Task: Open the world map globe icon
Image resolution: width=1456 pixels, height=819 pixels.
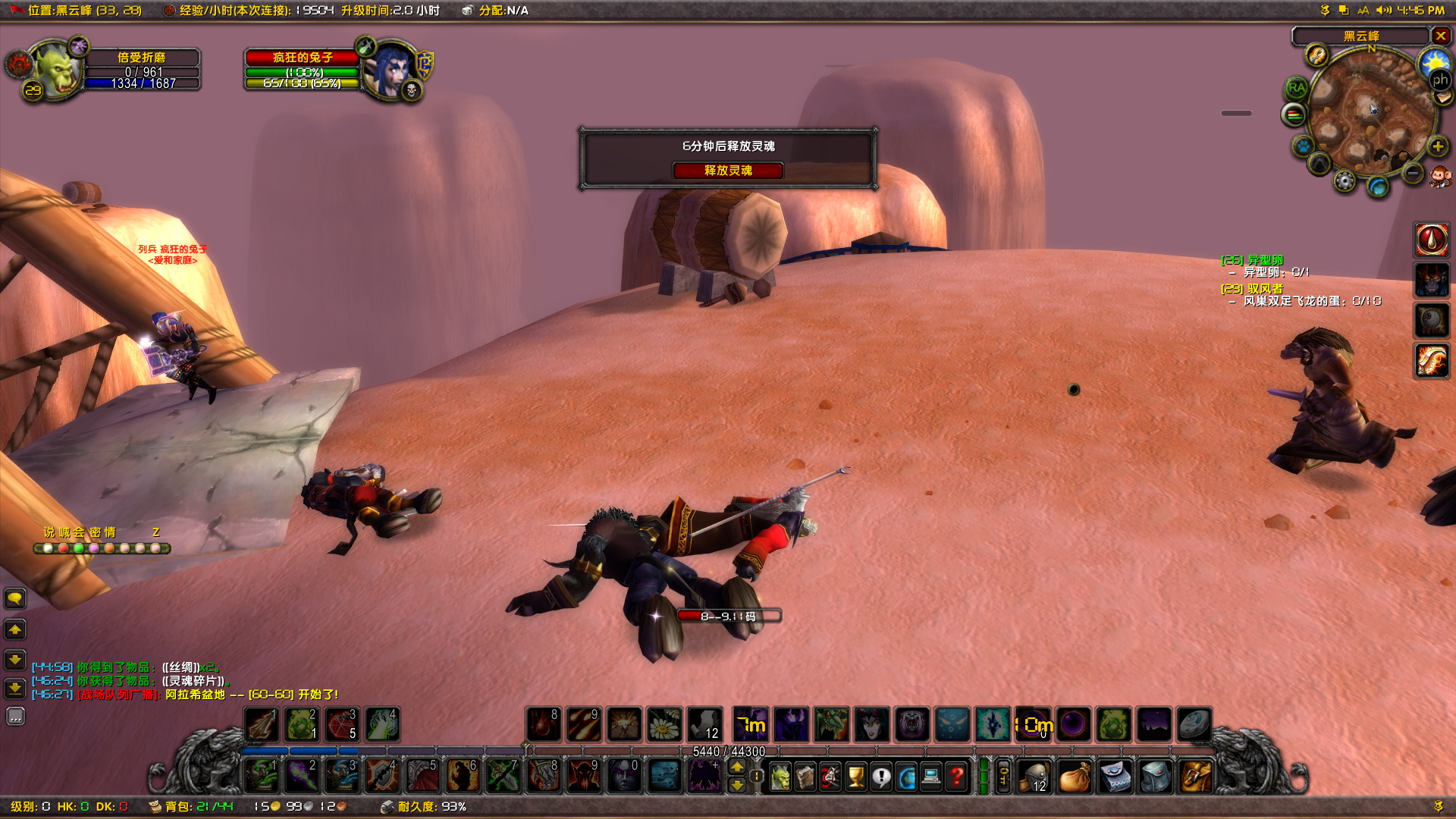Action: [906, 777]
